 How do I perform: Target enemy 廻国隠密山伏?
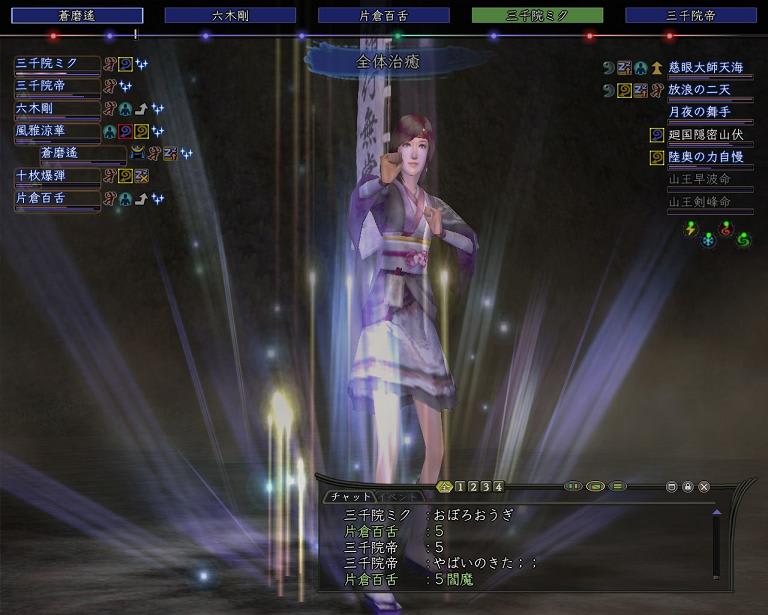click(706, 135)
